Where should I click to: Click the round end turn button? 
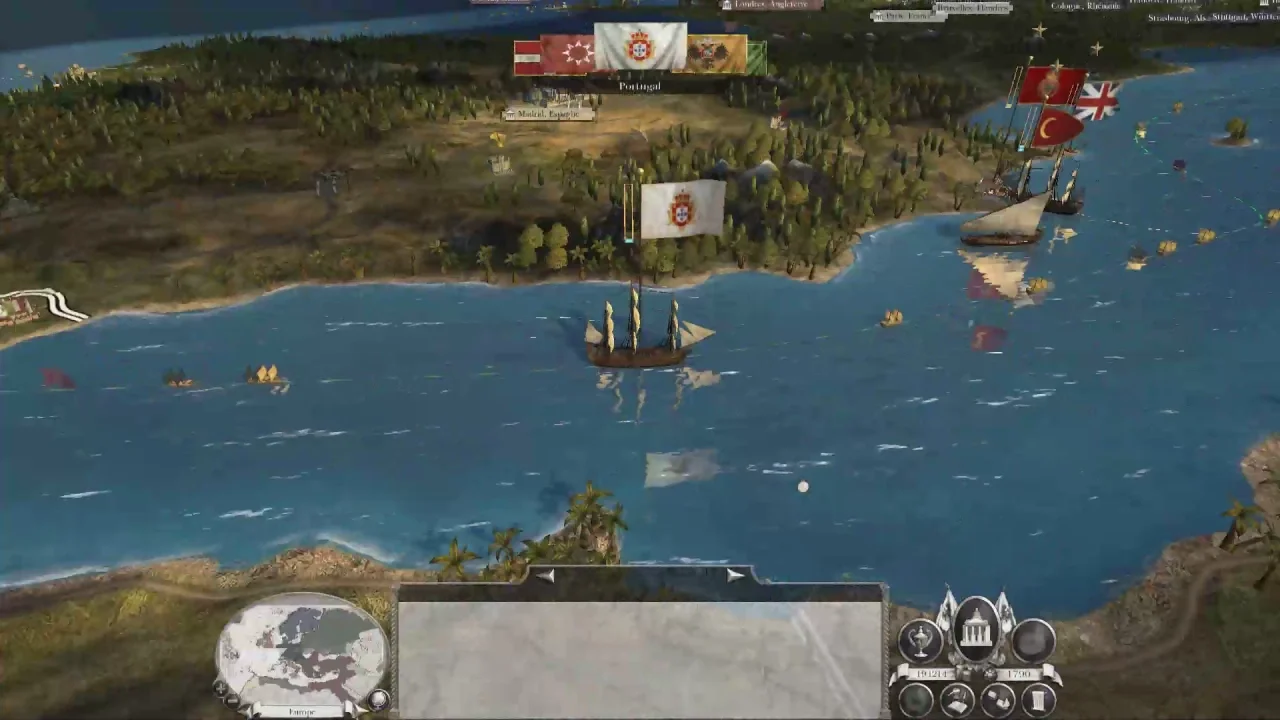point(1033,639)
